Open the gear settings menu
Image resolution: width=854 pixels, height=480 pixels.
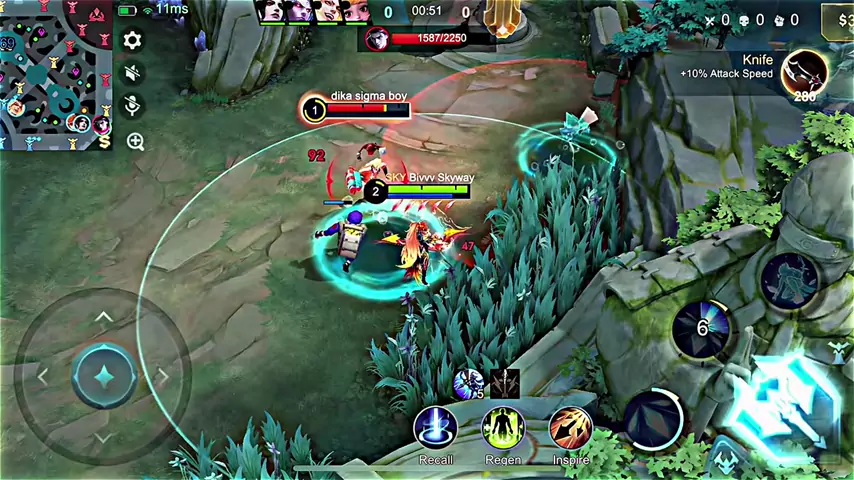[132, 40]
